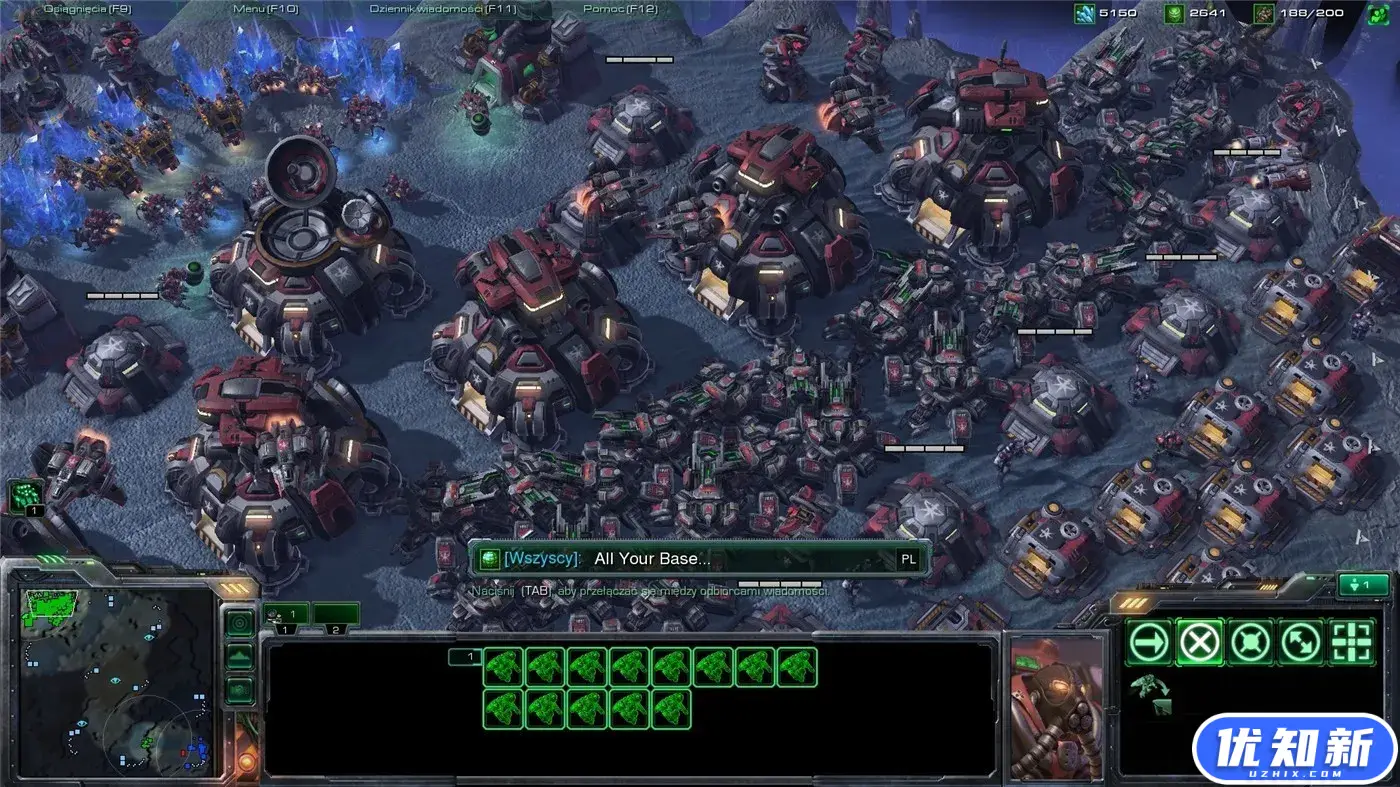Select the empty control group 2 tab
Screen dimensions: 1400x787
tap(336, 615)
